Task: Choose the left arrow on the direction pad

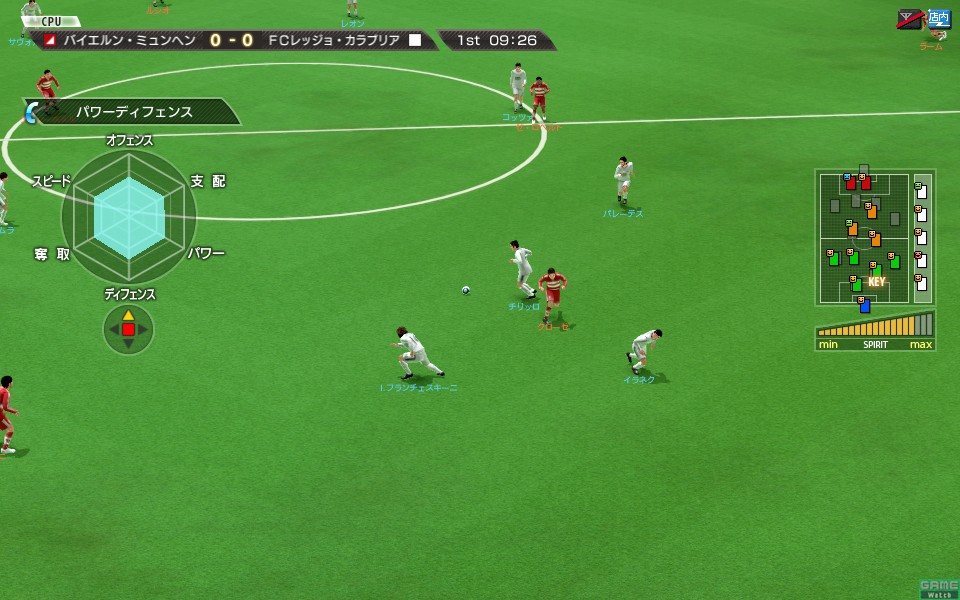Action: pyautogui.click(x=113, y=329)
